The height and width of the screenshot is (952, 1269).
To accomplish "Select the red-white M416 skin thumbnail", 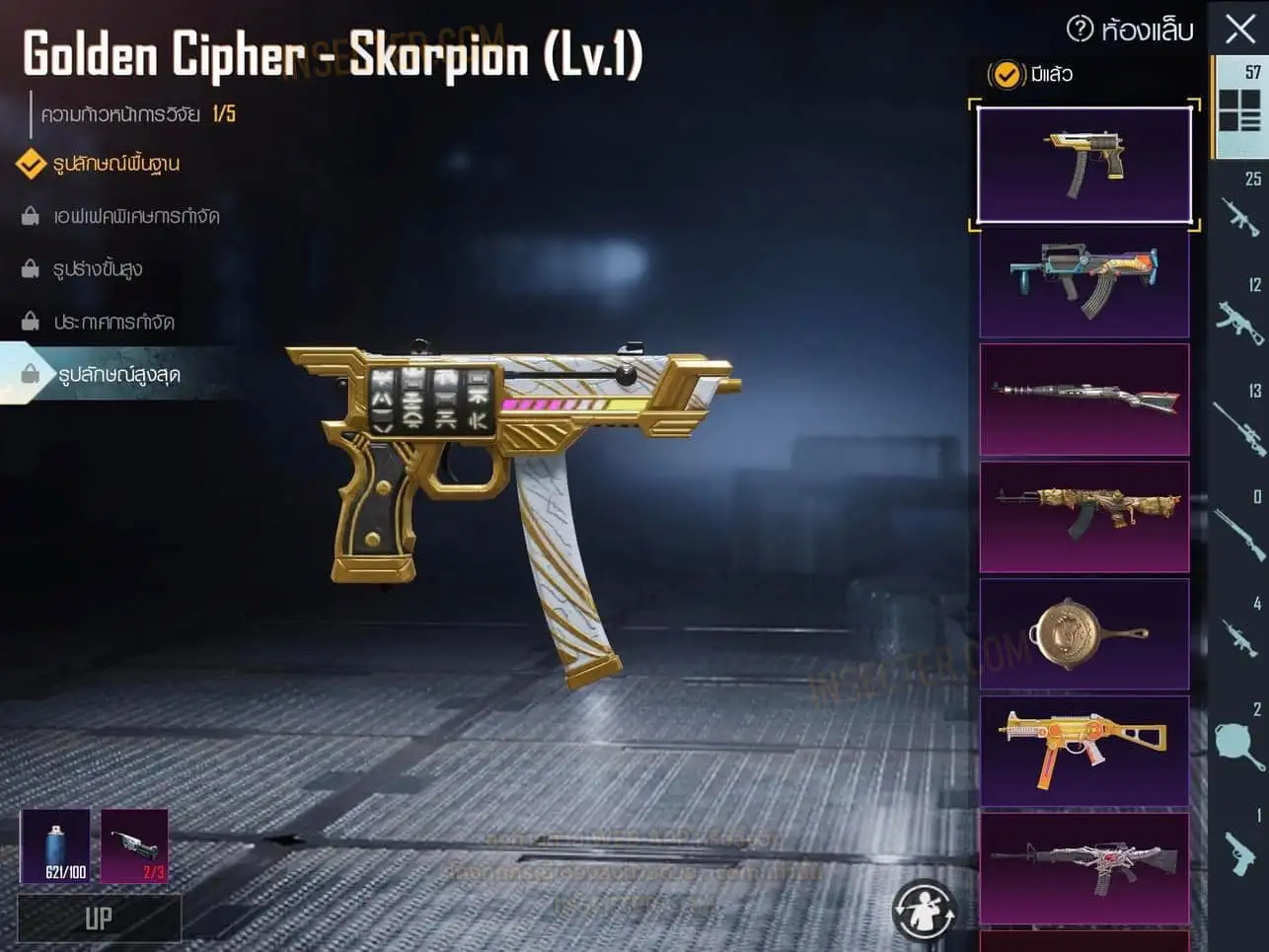I will (1083, 867).
